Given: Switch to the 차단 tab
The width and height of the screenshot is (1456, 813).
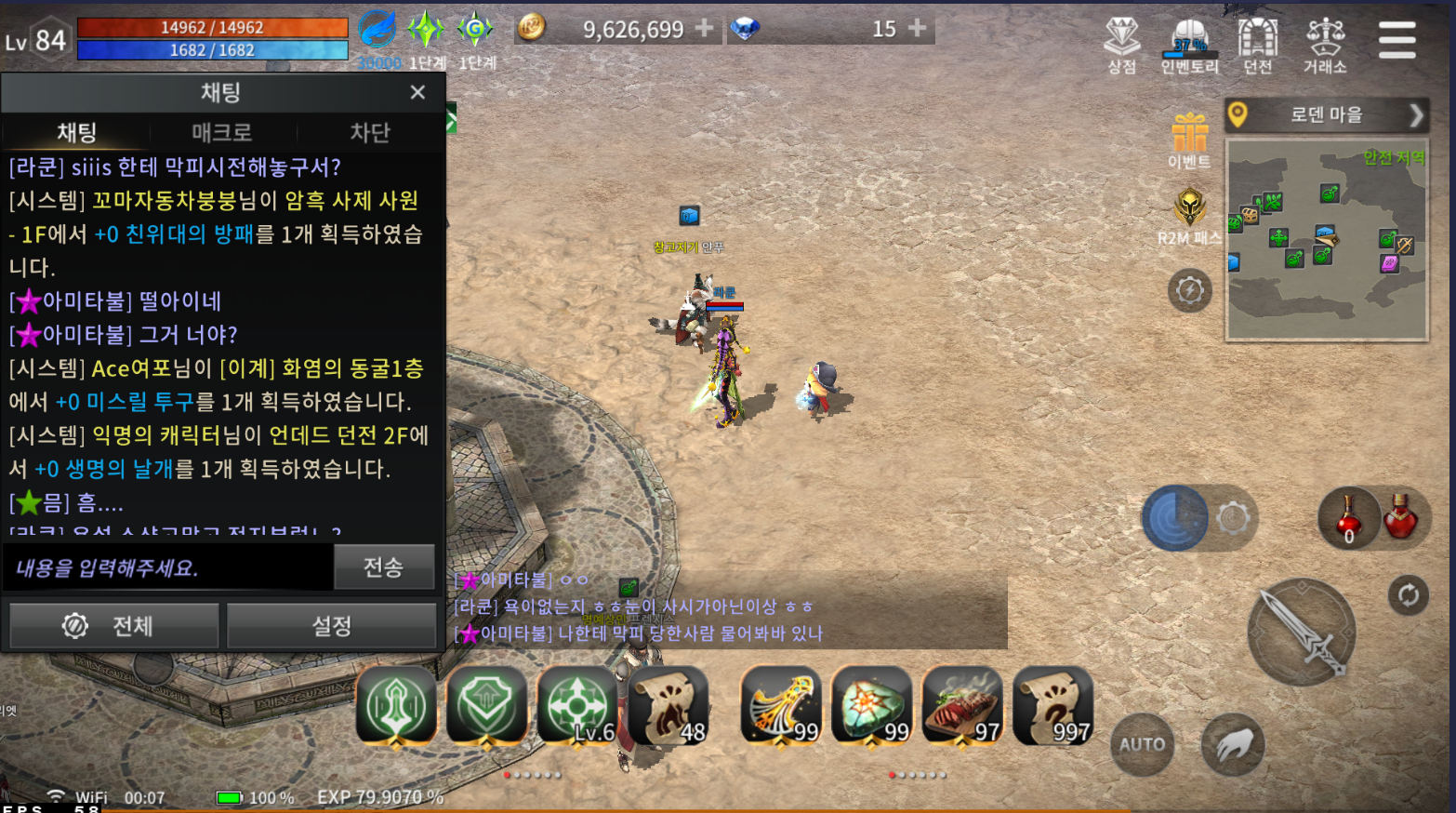Looking at the screenshot, I should pyautogui.click(x=369, y=132).
